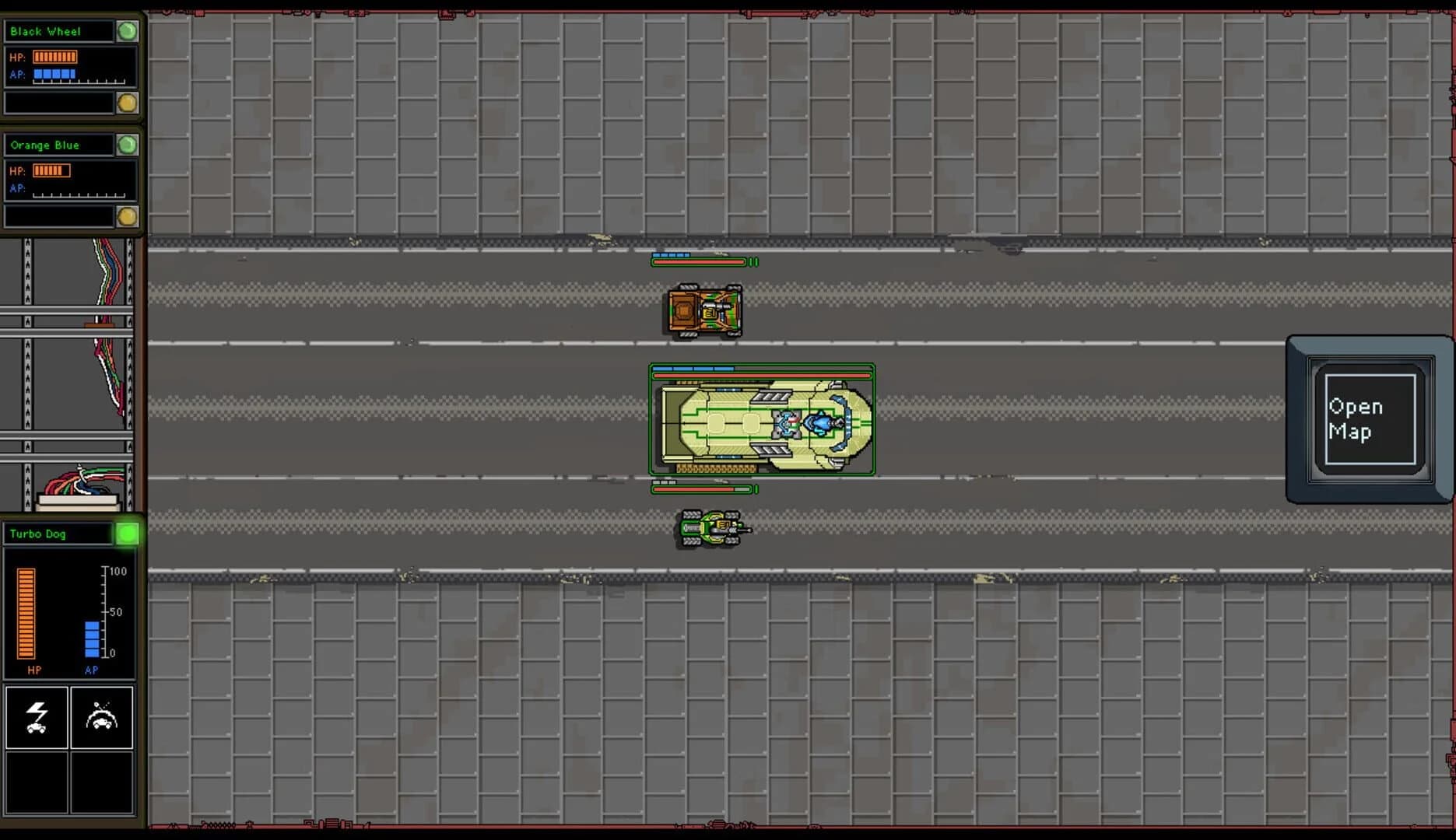
Task: Select the vehicle shield ability icon
Action: (x=102, y=718)
